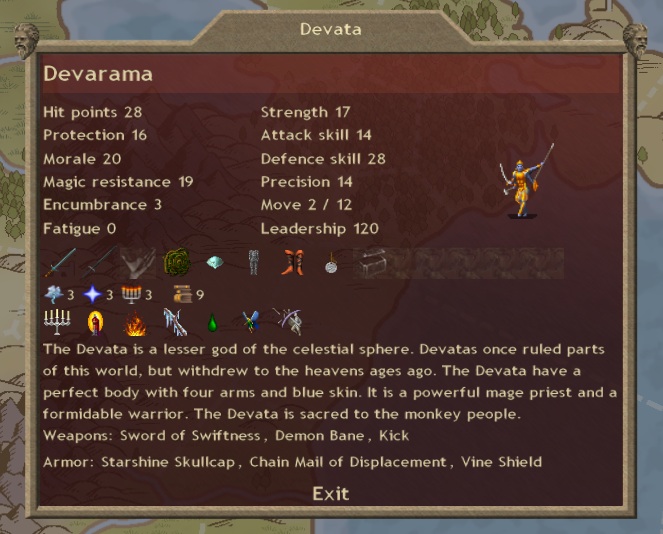
Task: Select the round amulet misc slot
Action: tap(329, 264)
